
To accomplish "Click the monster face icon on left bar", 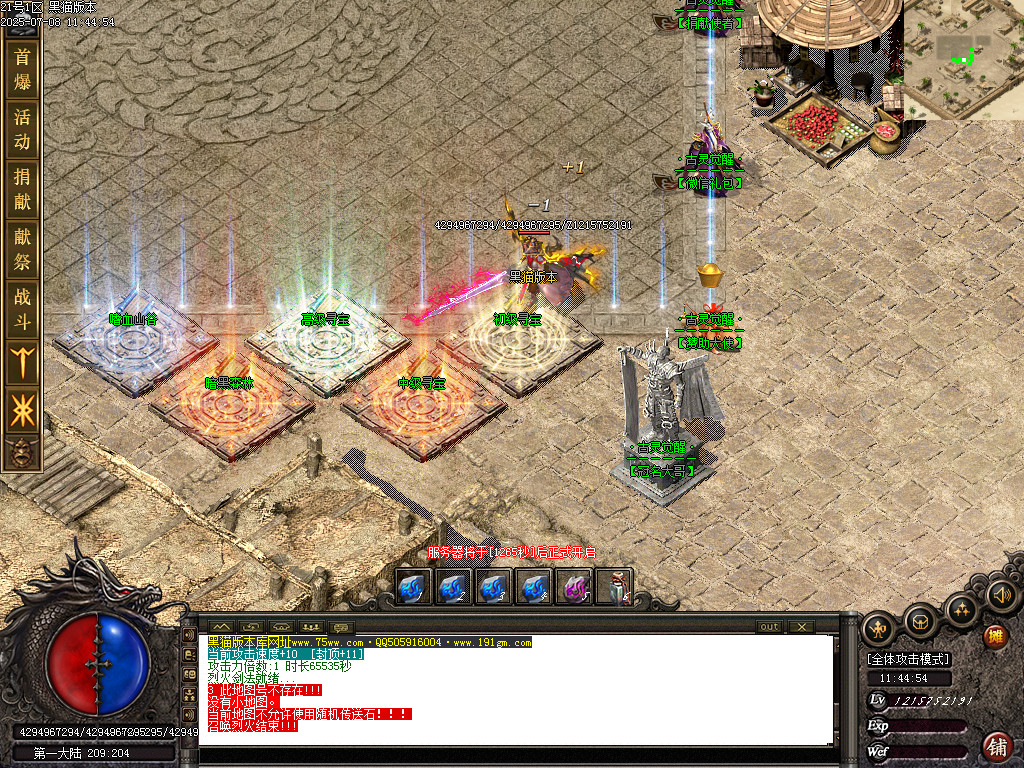I will click(21, 453).
